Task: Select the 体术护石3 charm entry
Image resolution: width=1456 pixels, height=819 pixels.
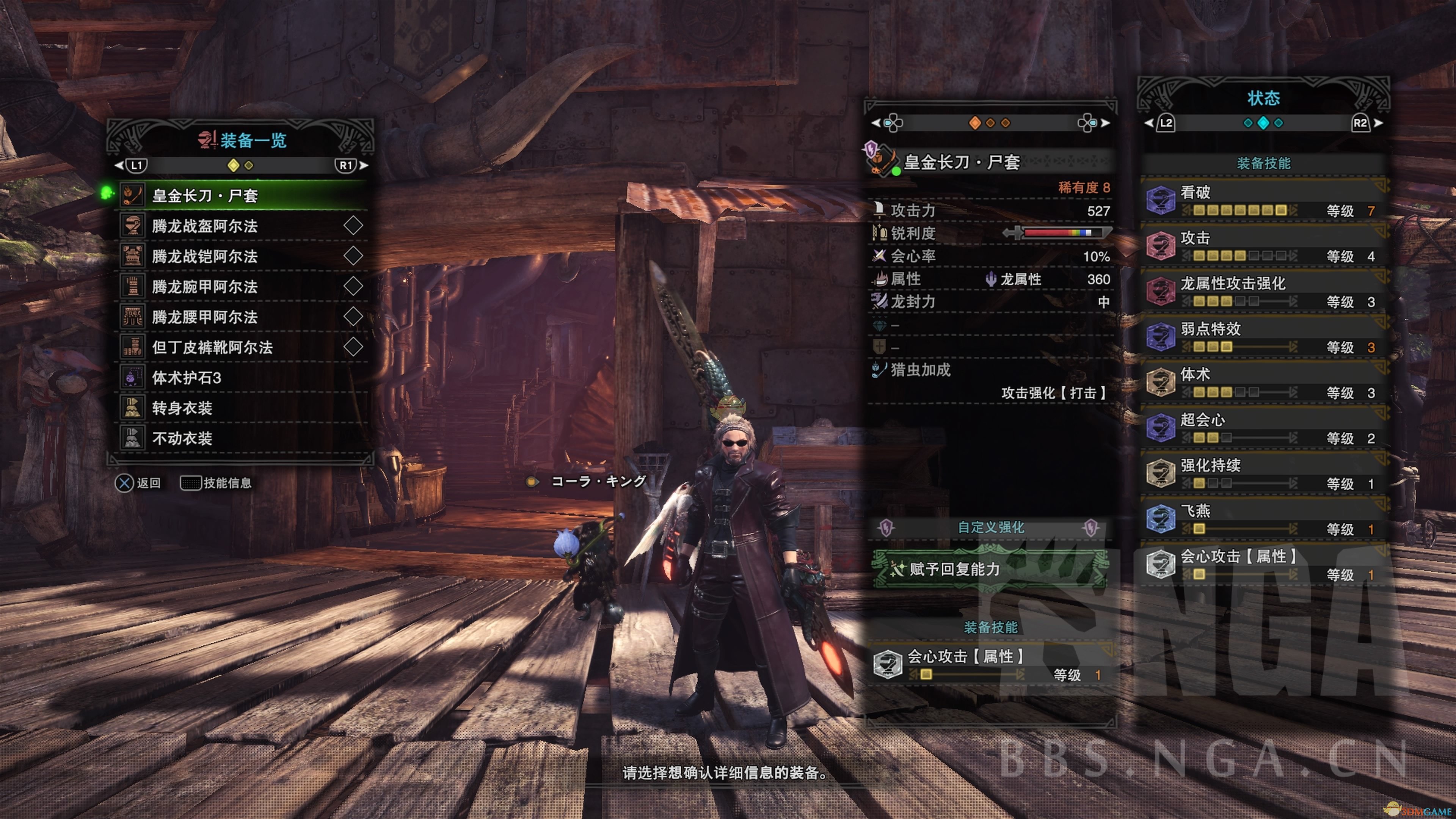Action: tap(243, 378)
